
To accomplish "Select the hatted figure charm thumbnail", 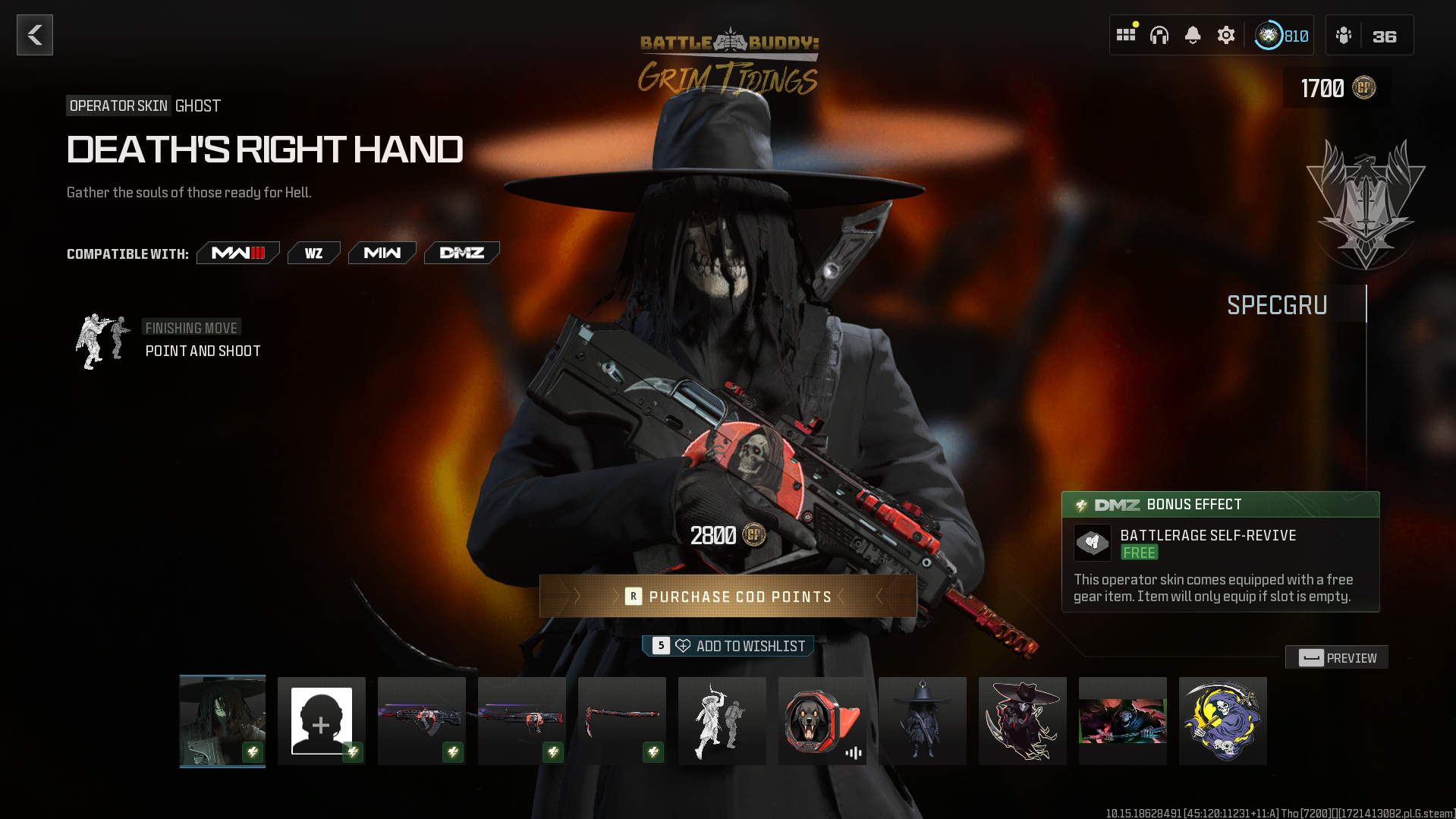I will [923, 721].
